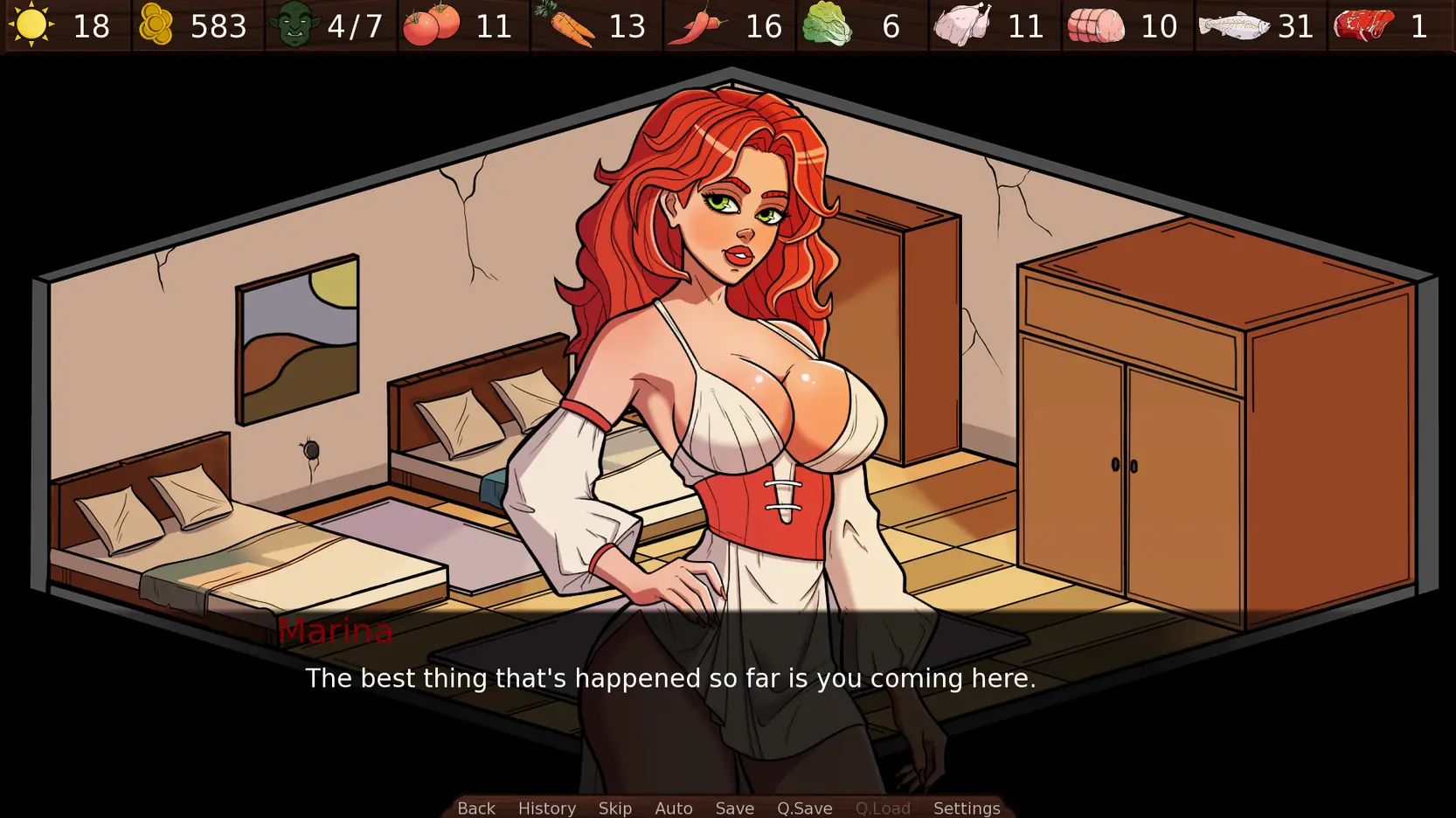Open the Save game screen
Screen dimensions: 1456x818
[x=735, y=808]
